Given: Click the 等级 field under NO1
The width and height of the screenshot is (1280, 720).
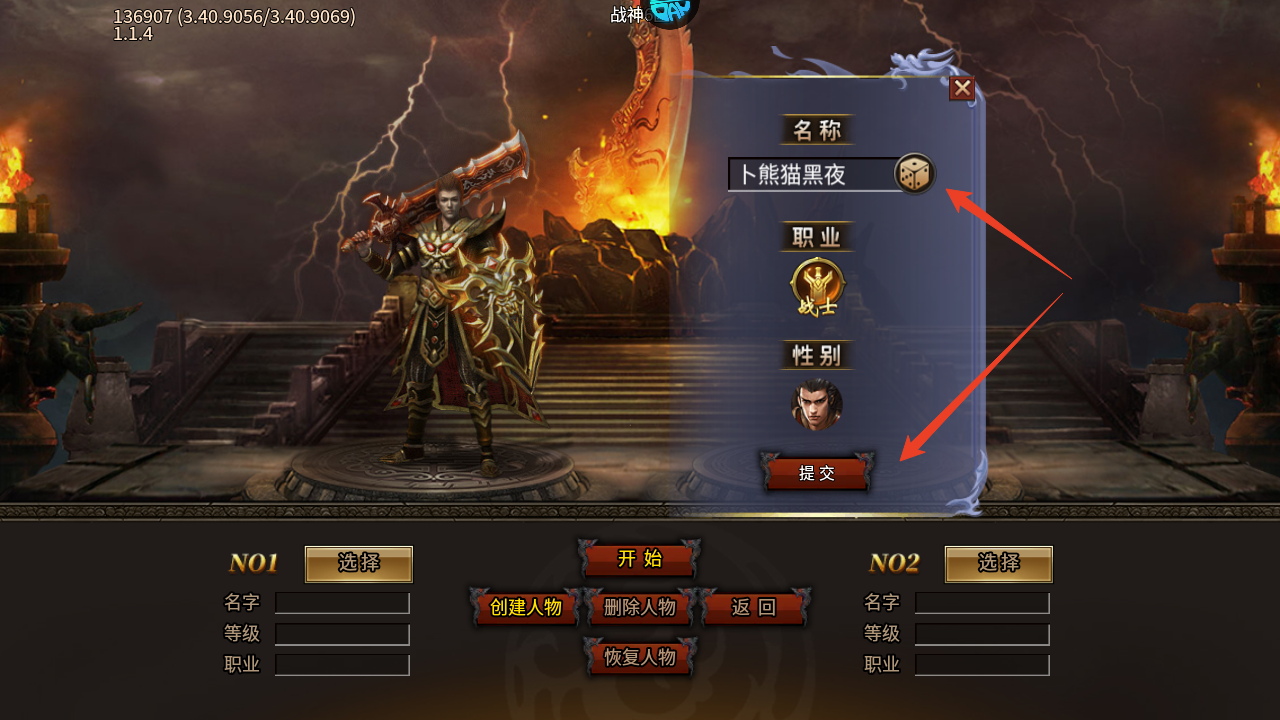Looking at the screenshot, I should (341, 633).
